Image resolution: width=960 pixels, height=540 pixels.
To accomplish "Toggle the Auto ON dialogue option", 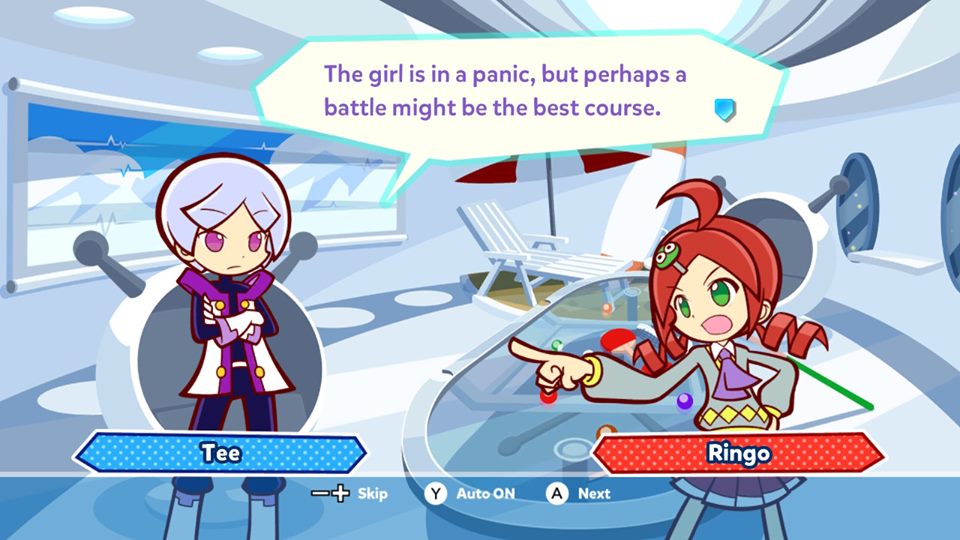I will (x=472, y=493).
